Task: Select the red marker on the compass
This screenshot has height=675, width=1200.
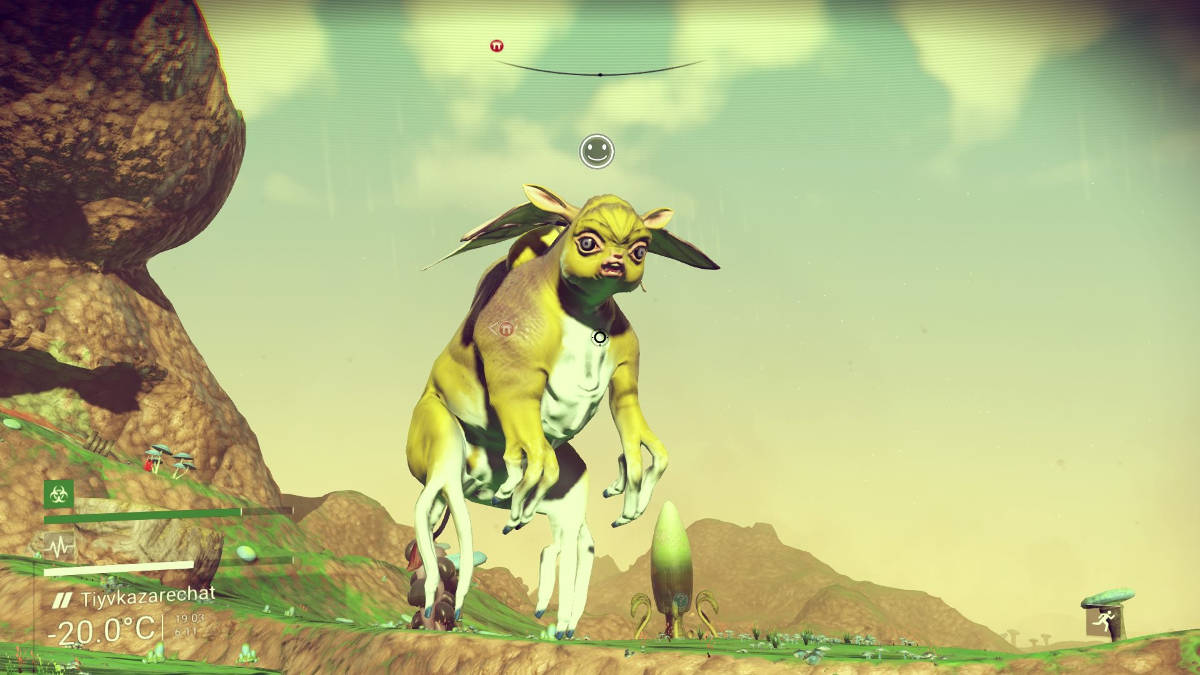Action: coord(497,46)
